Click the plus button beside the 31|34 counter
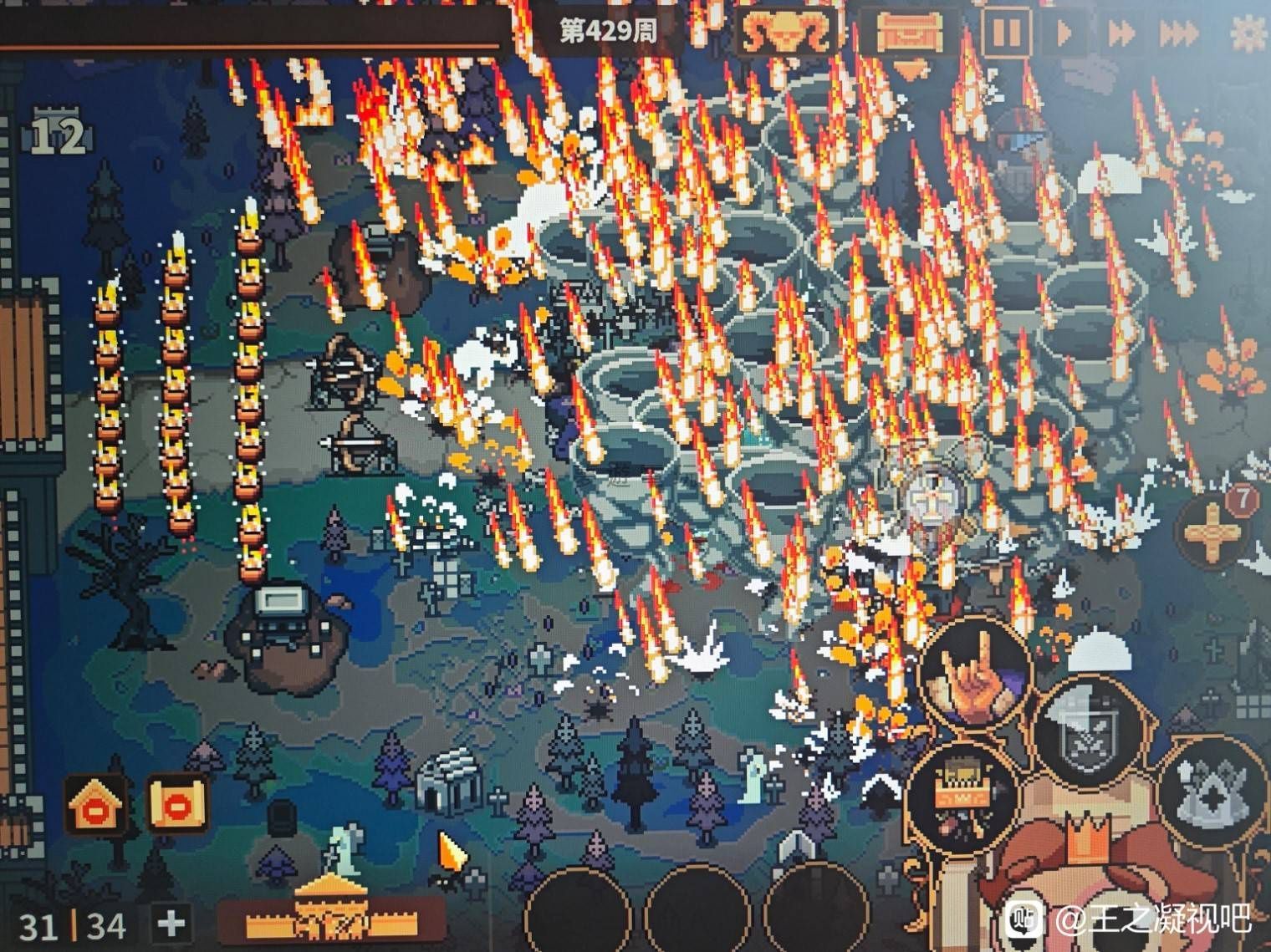1271x952 pixels. (x=171, y=924)
